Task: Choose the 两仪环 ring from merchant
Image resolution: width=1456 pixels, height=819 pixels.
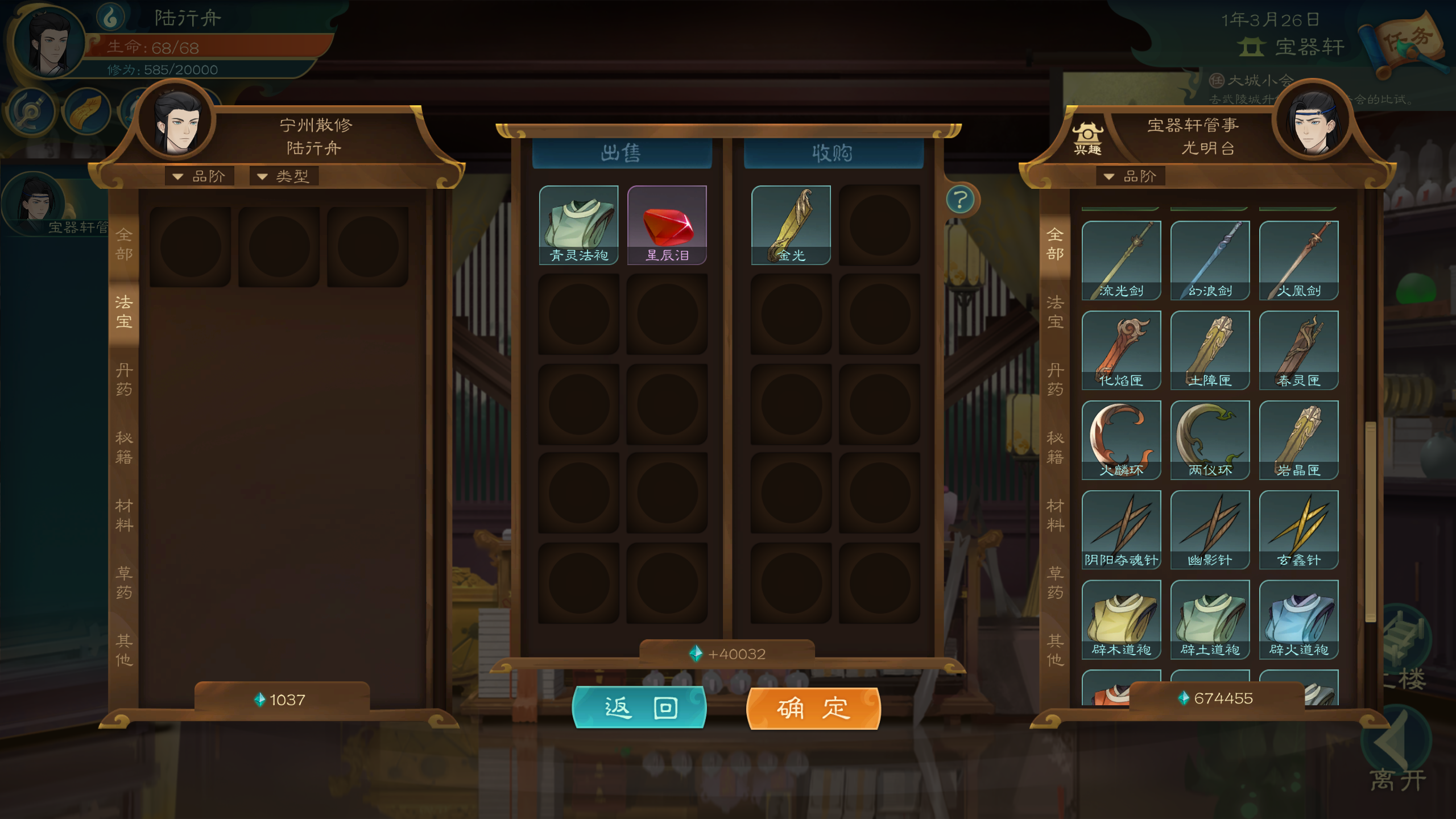Action: click(x=1210, y=440)
